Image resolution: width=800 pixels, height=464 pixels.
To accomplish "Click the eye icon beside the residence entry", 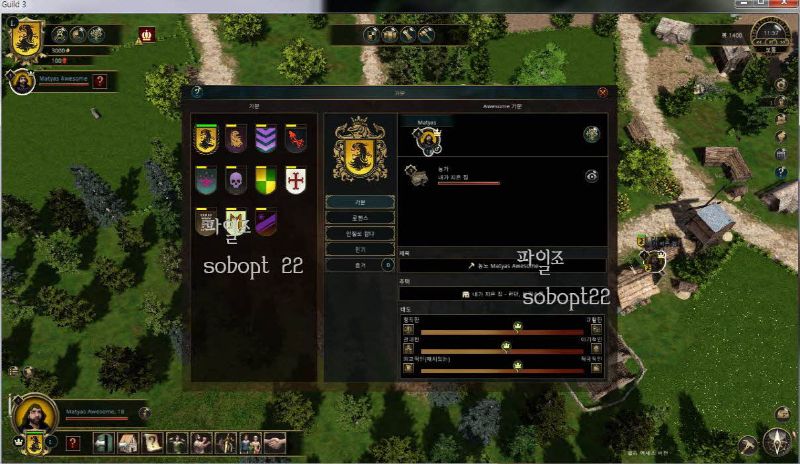I will (592, 175).
